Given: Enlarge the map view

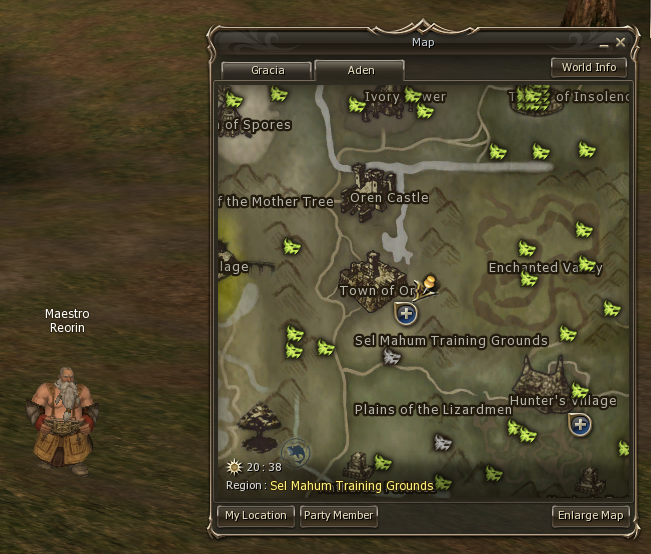Looking at the screenshot, I should [590, 515].
